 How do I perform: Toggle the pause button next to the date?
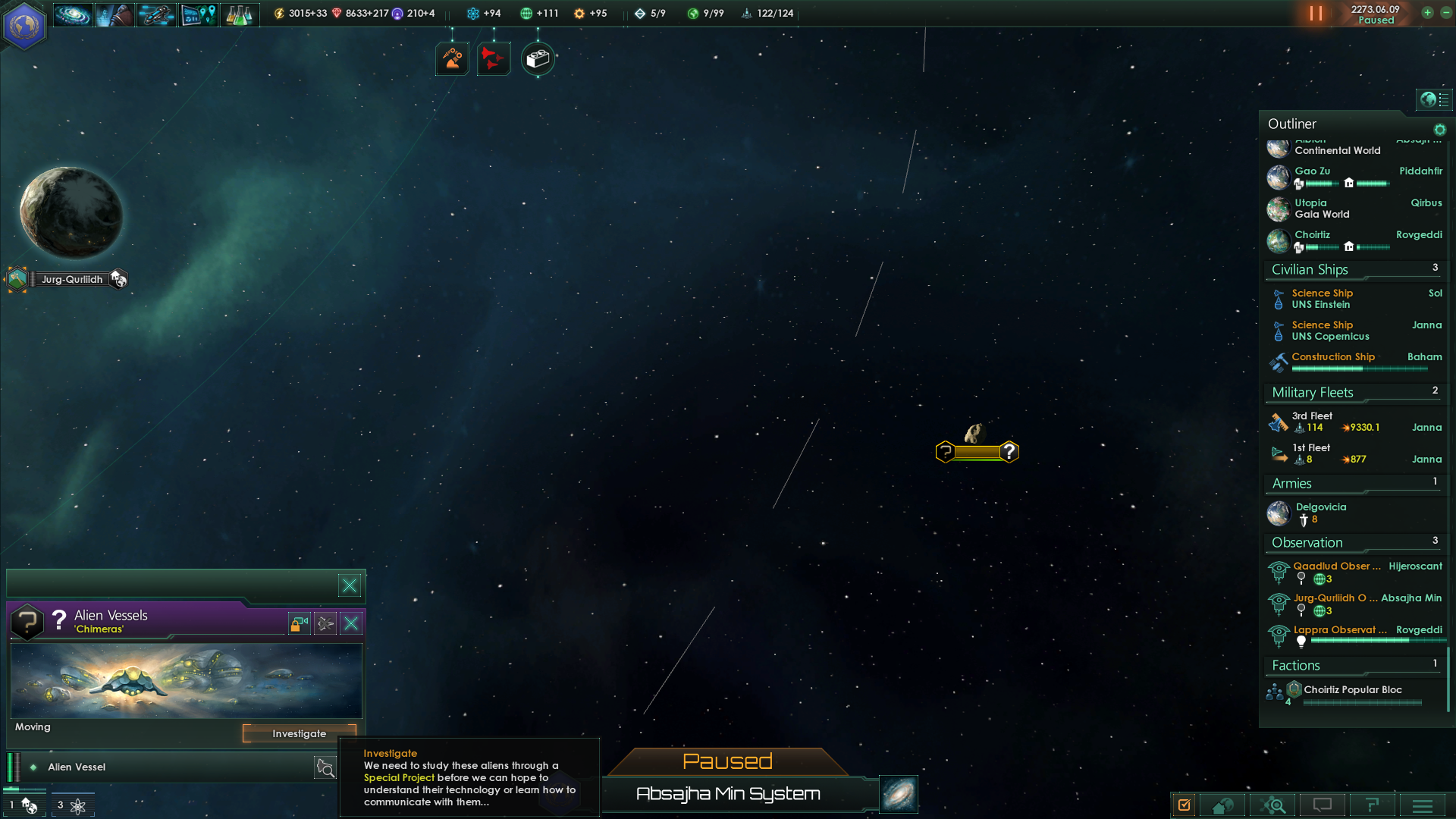[x=1316, y=14]
